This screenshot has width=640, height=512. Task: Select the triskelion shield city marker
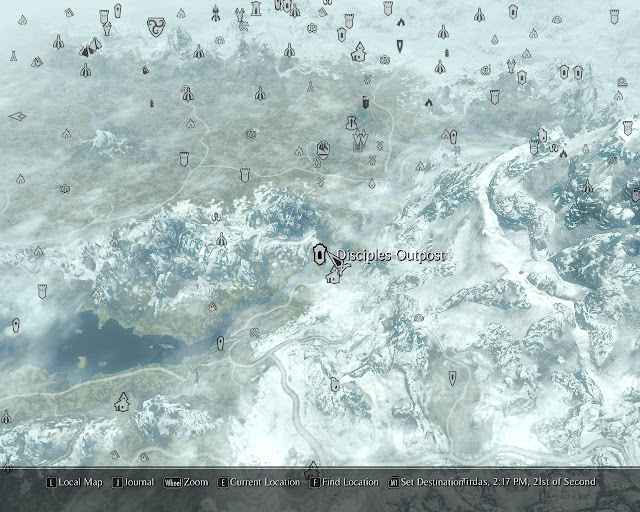point(156,27)
